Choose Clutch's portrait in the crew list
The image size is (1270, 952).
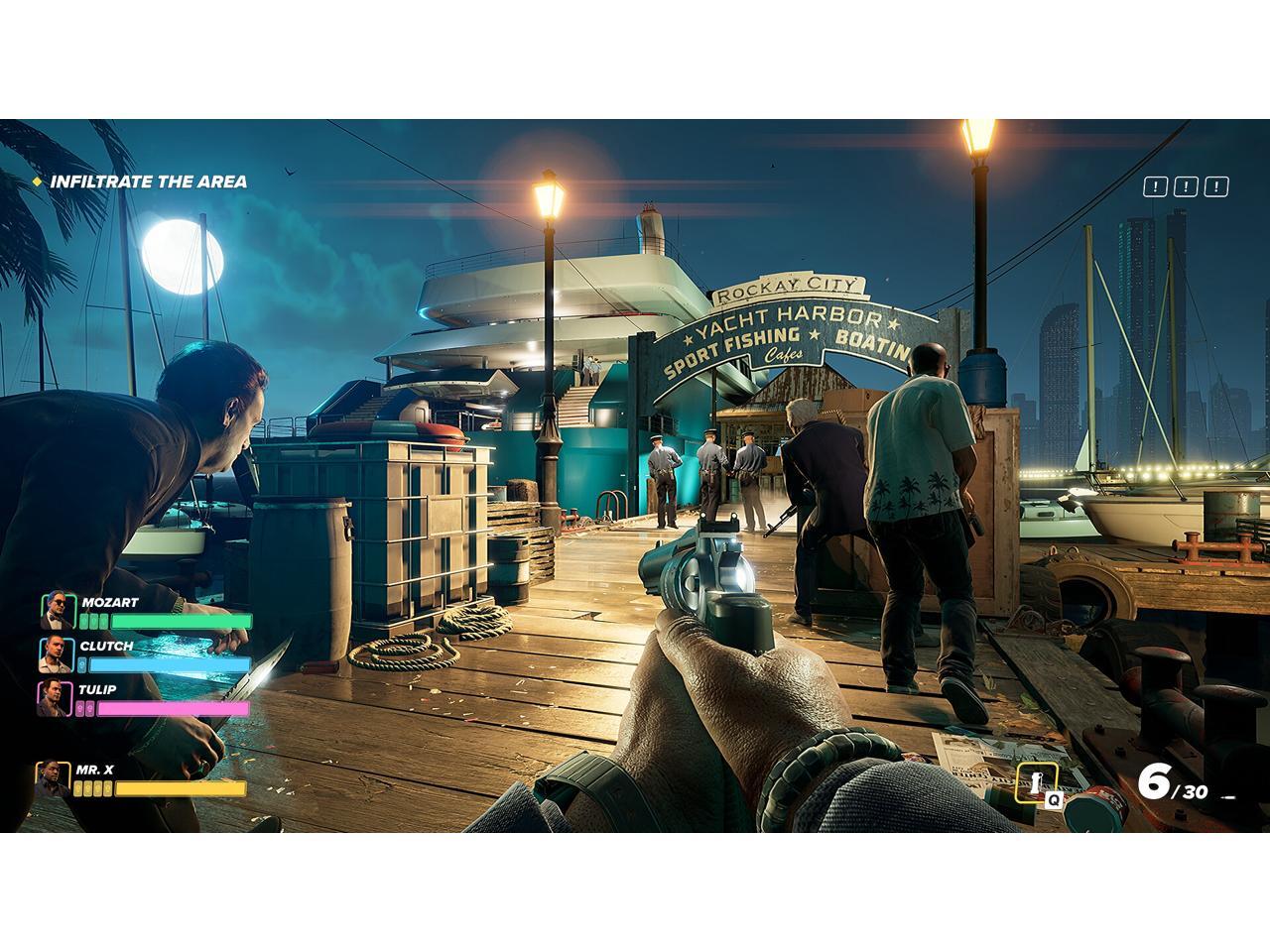56,654
